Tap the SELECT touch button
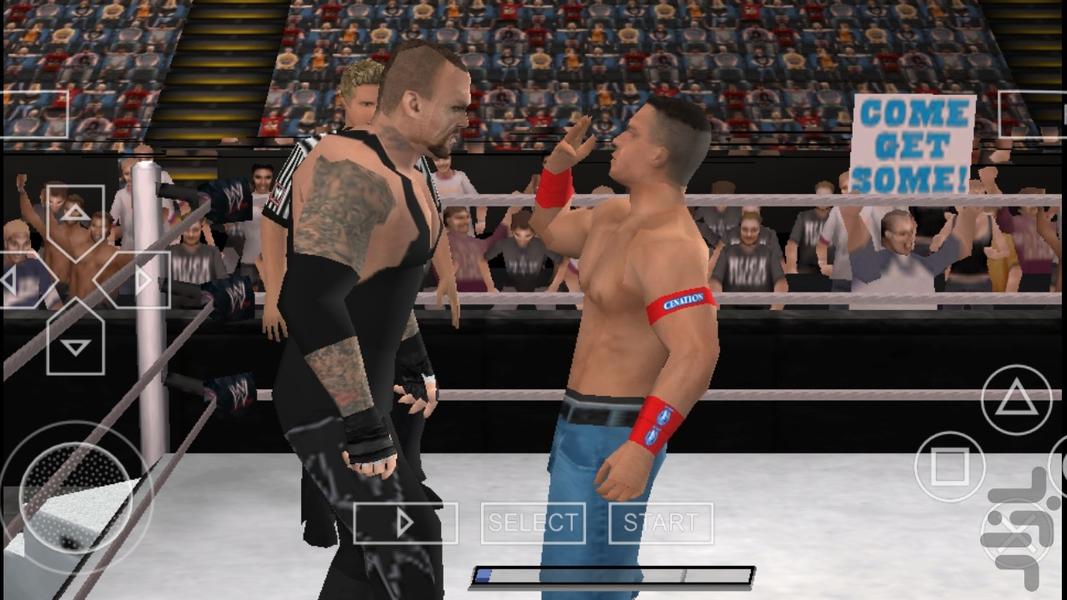The image size is (1067, 600). pyautogui.click(x=533, y=523)
